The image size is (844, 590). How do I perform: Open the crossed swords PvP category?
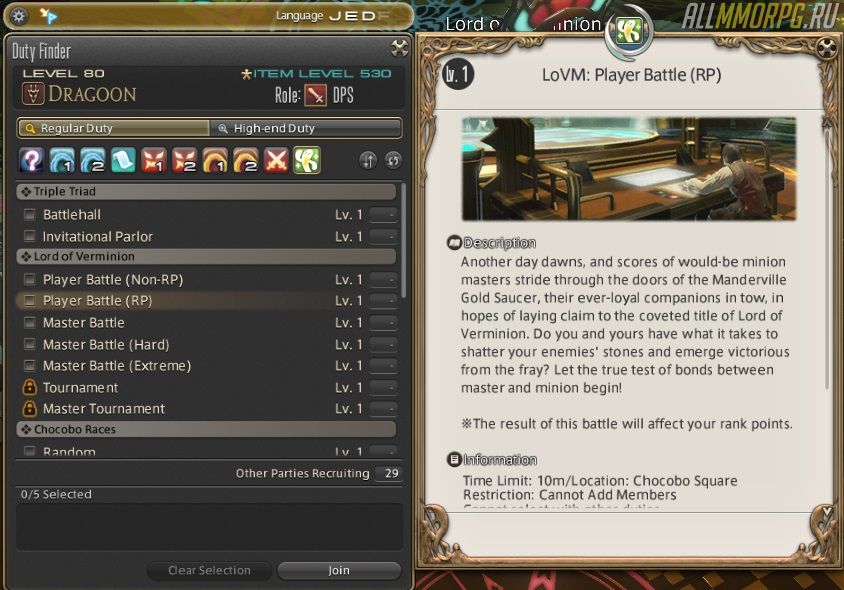276,160
